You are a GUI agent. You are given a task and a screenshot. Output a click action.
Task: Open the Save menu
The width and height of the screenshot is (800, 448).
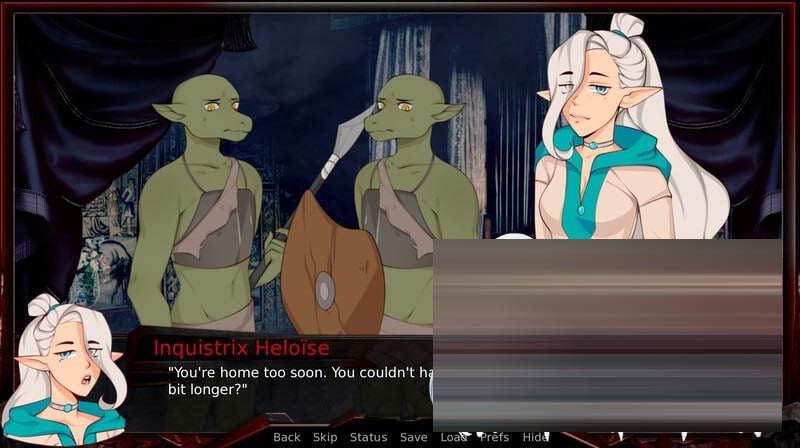click(x=413, y=437)
